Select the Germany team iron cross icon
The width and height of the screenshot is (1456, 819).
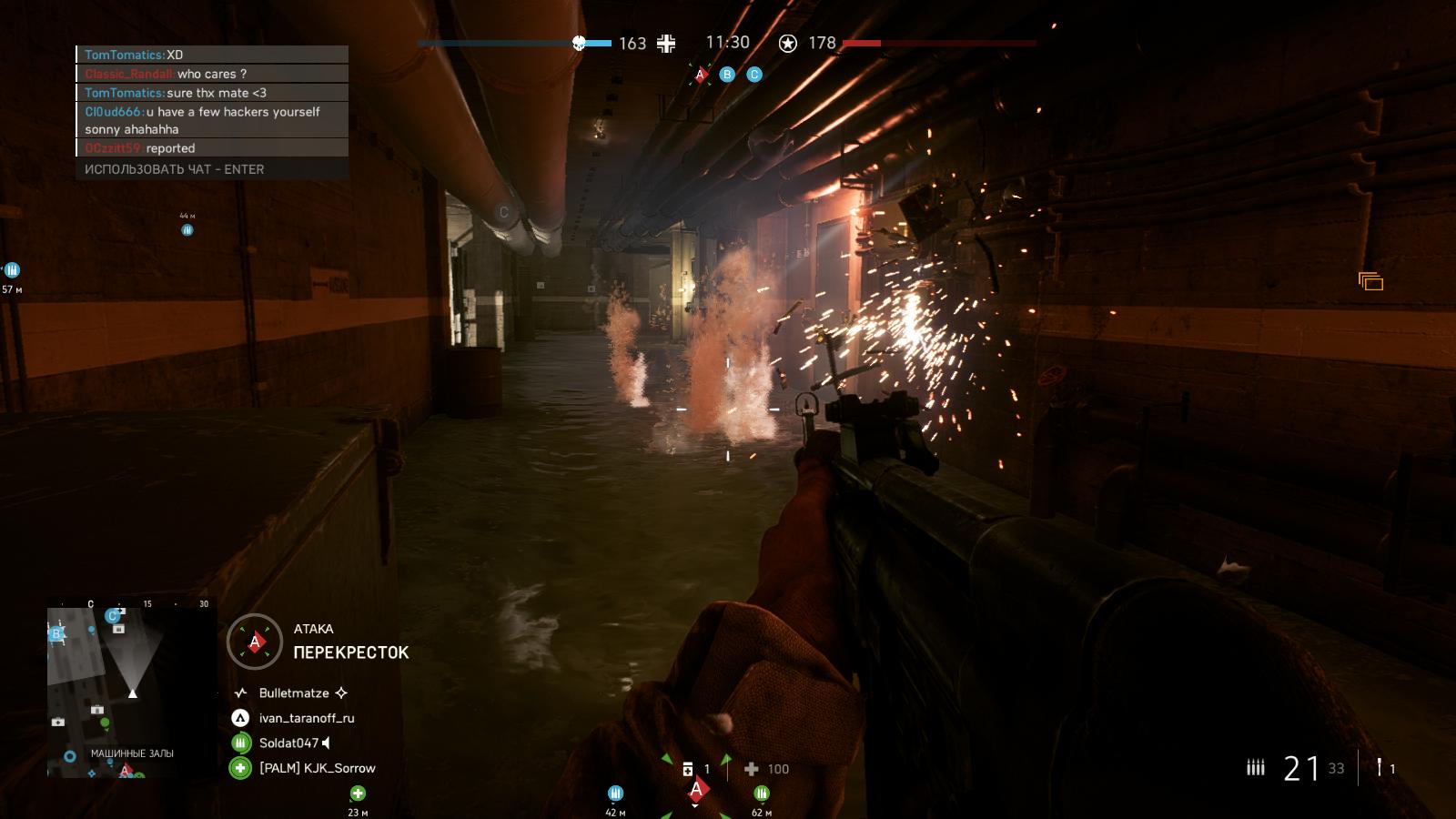pos(667,43)
